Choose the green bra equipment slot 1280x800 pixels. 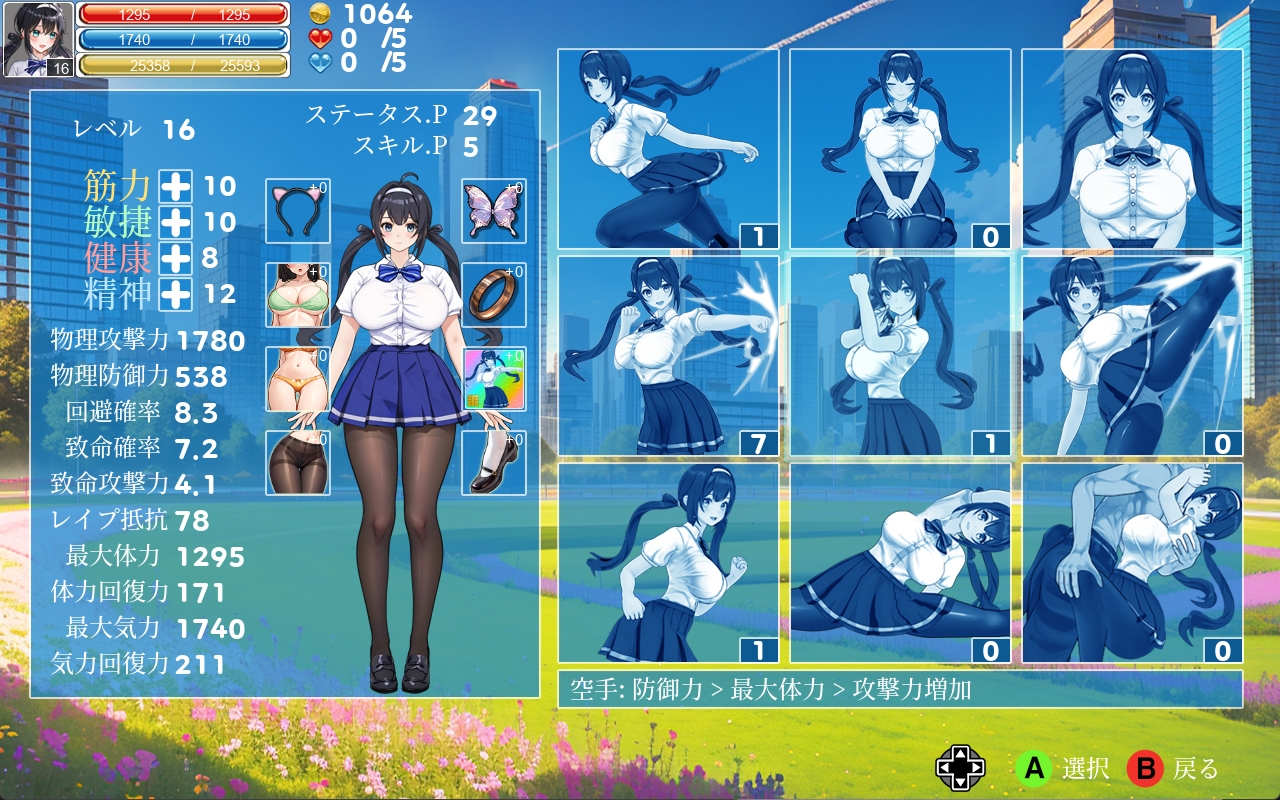[298, 295]
